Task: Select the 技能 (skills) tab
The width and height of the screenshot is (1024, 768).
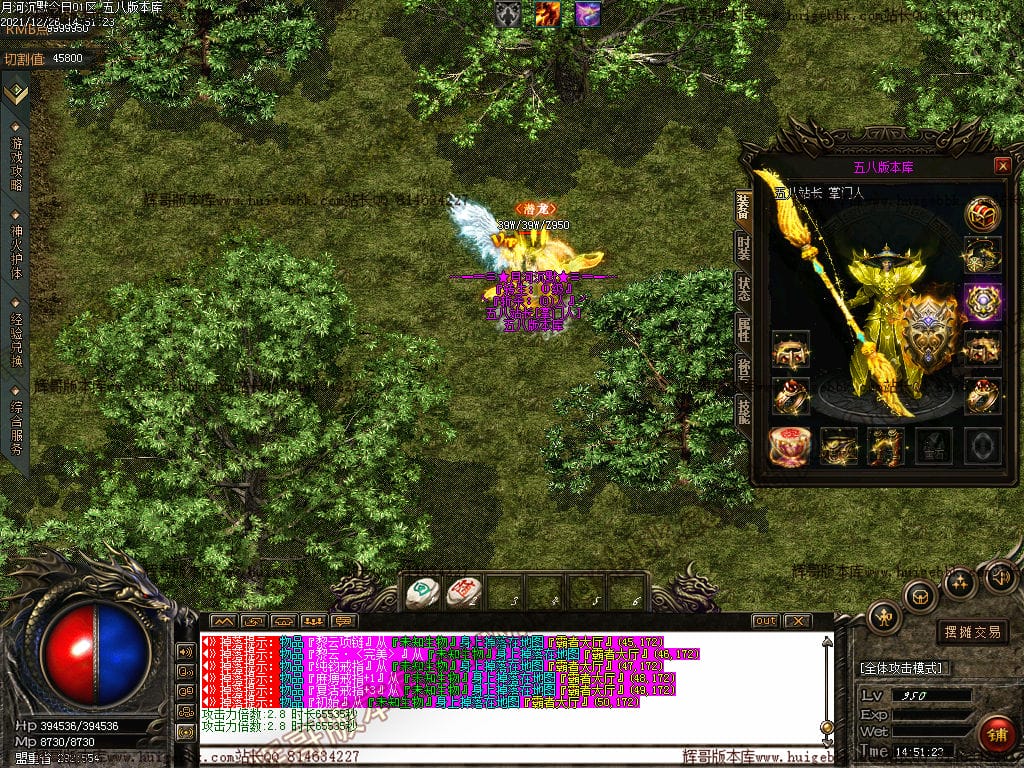Action: (743, 410)
